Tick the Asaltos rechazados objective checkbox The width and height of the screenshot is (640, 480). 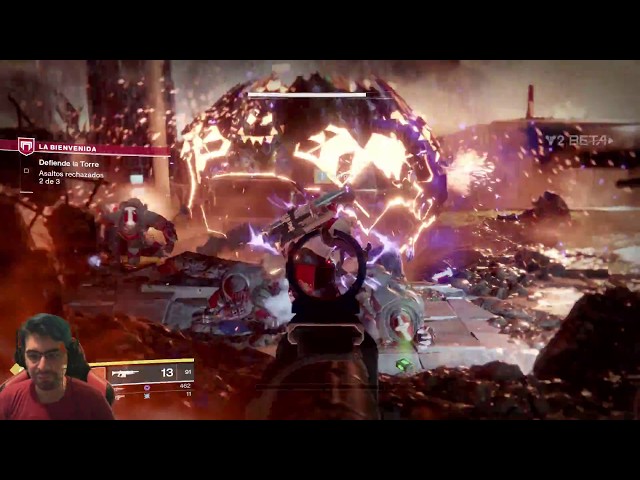tap(27, 171)
